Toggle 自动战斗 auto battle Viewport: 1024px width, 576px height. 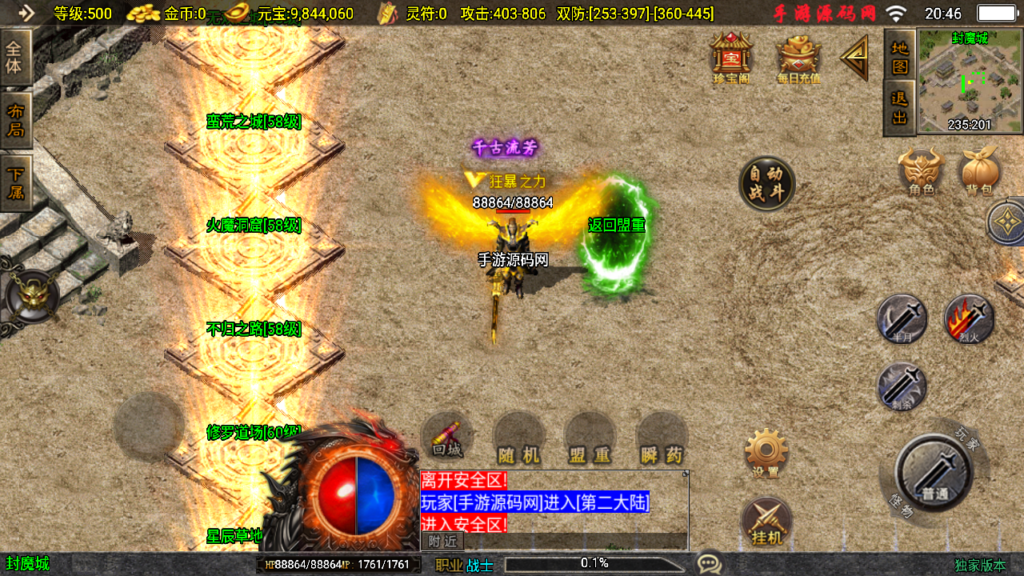click(767, 183)
